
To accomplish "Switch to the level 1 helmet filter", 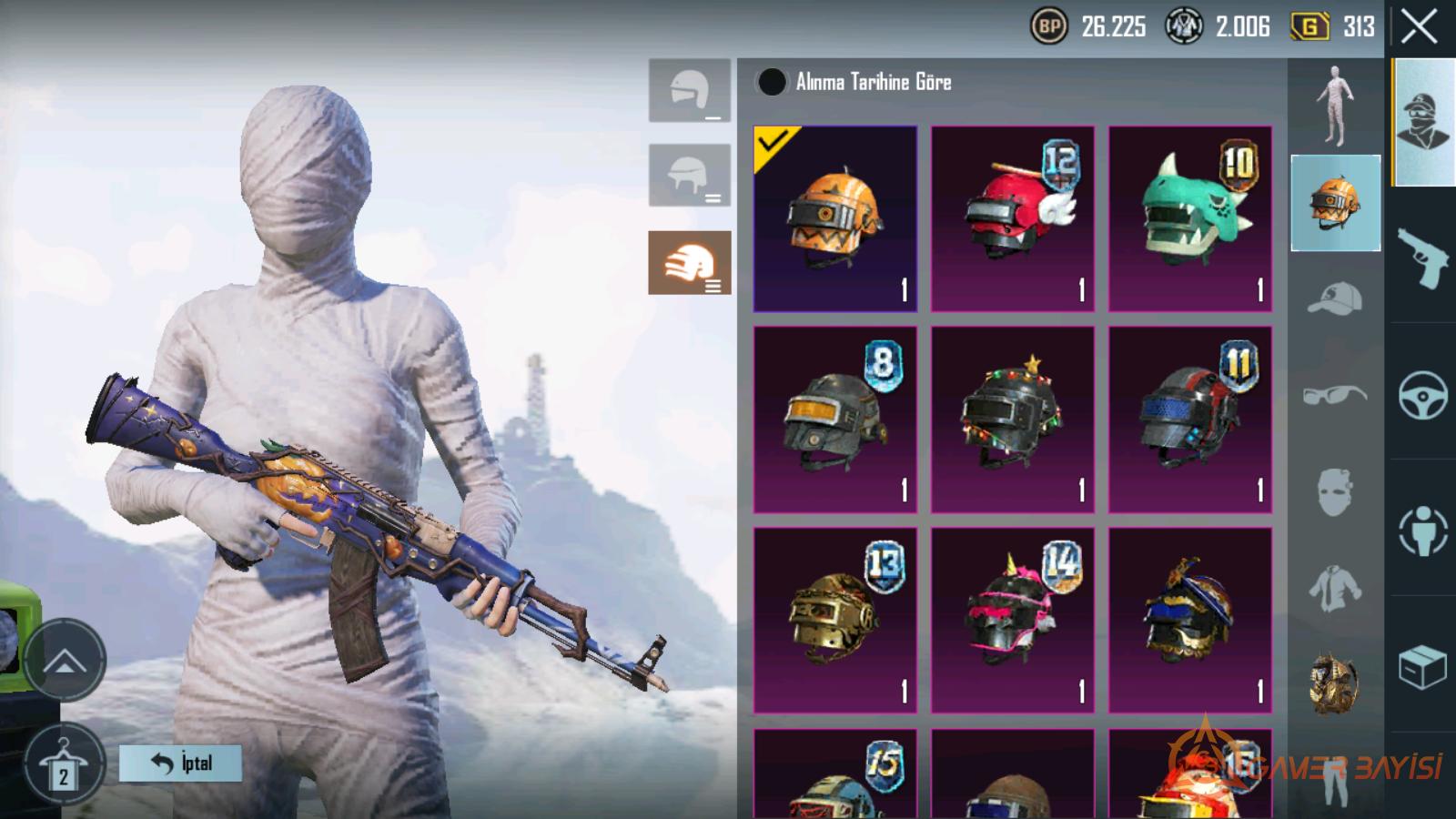I will pyautogui.click(x=689, y=91).
